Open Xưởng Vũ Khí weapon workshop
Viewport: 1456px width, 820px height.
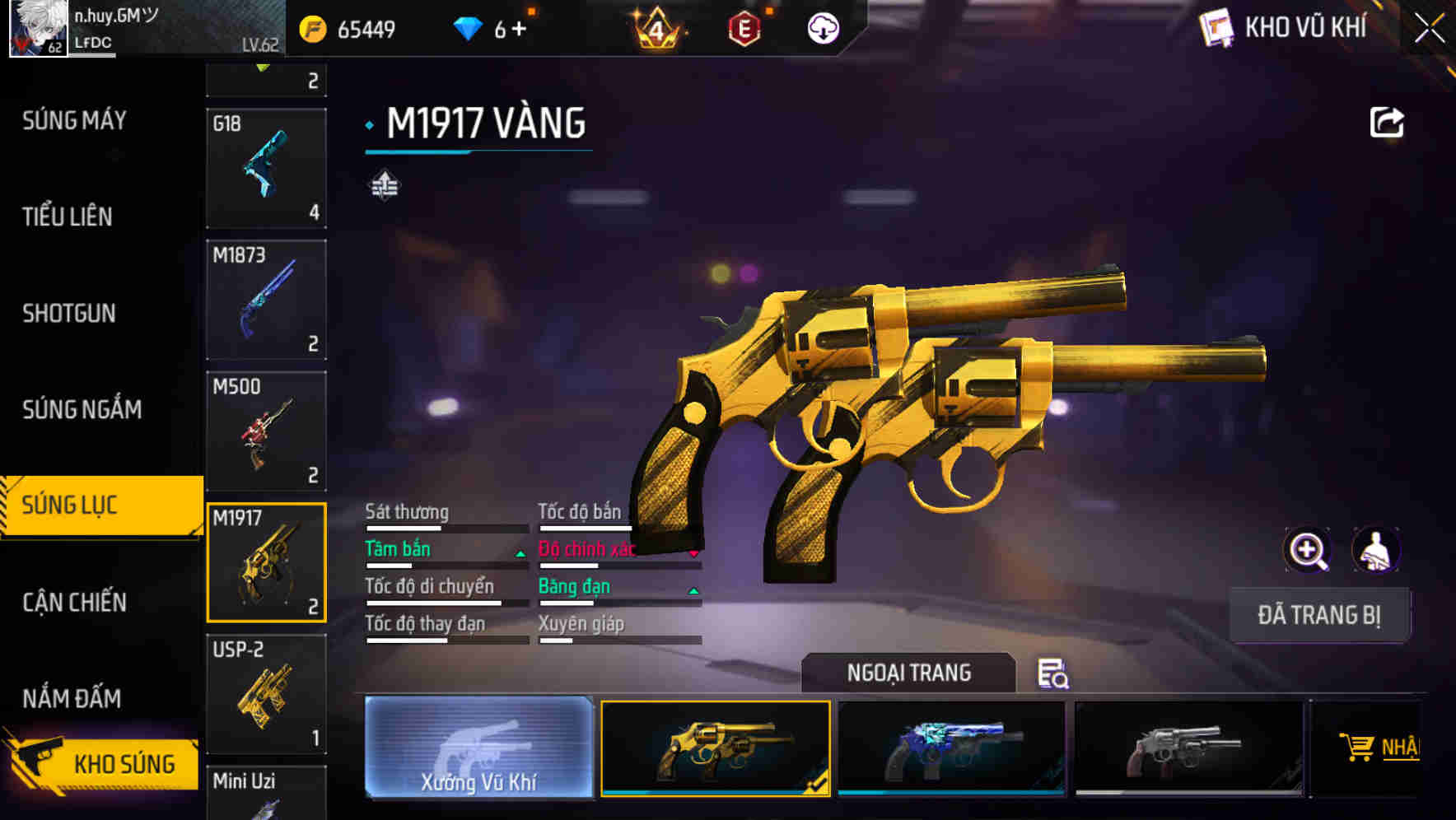pyautogui.click(x=478, y=749)
